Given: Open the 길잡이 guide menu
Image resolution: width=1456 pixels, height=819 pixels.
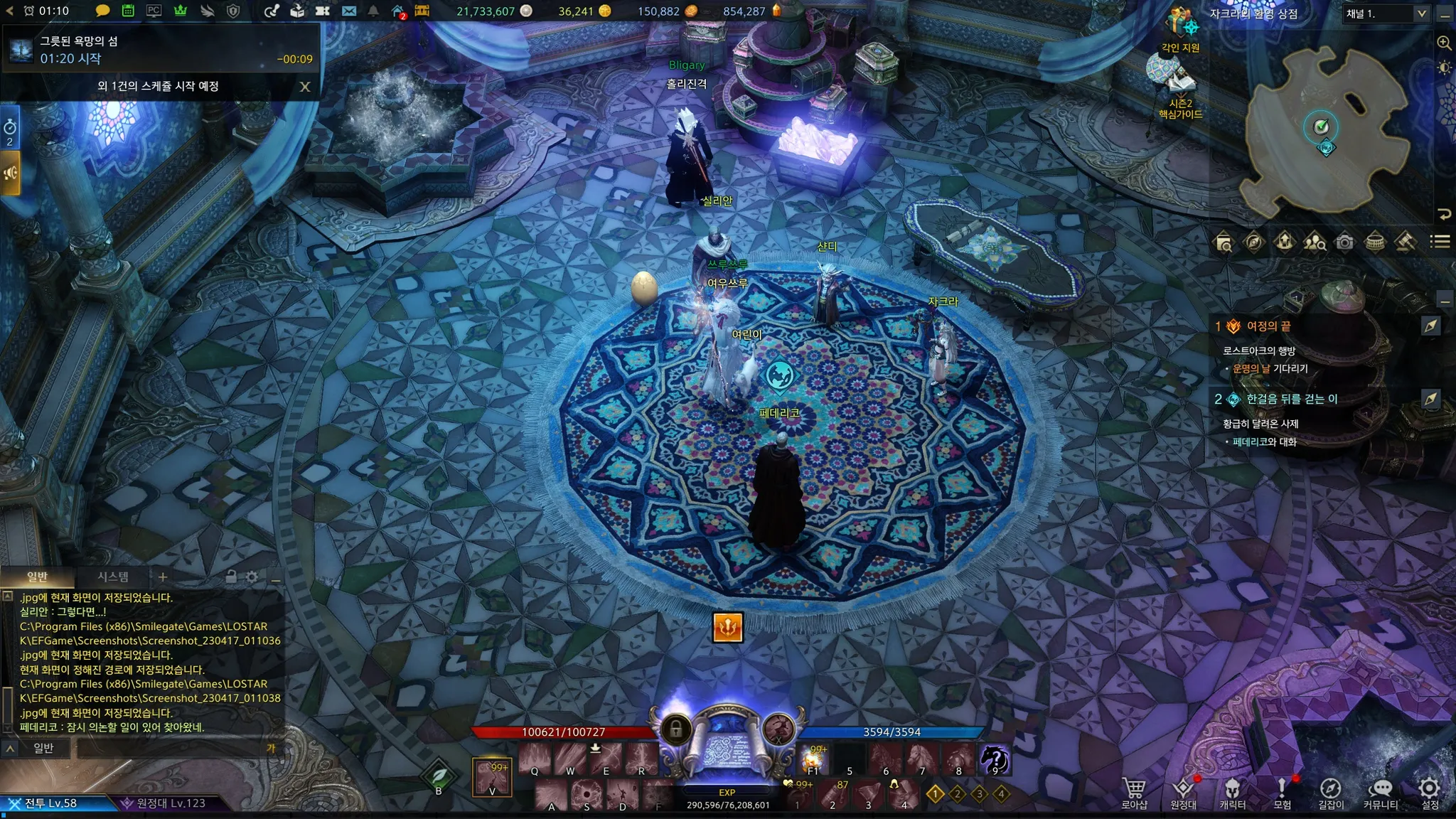Looking at the screenshot, I should [x=1330, y=792].
